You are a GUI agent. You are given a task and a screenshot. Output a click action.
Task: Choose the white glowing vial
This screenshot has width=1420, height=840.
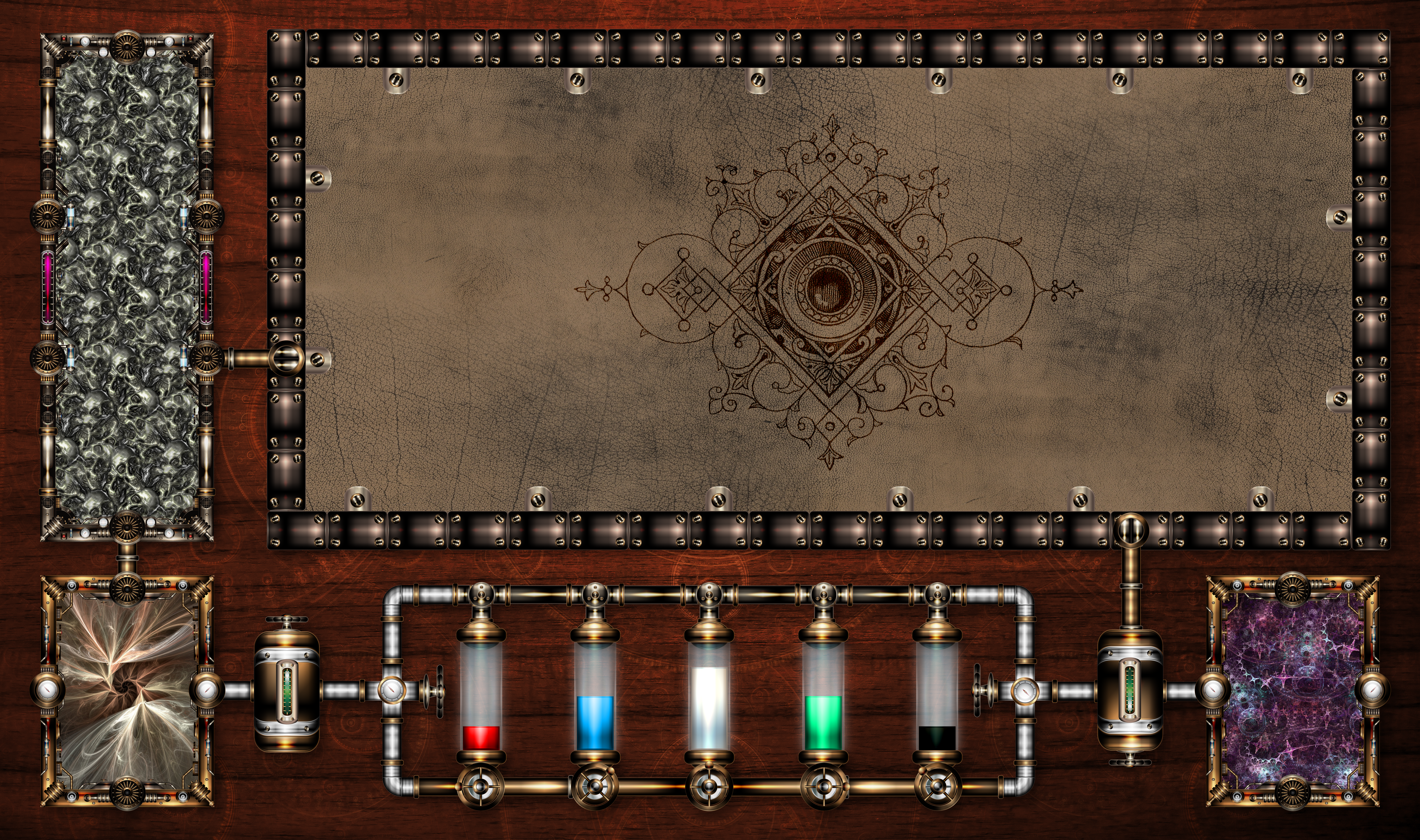[709, 696]
